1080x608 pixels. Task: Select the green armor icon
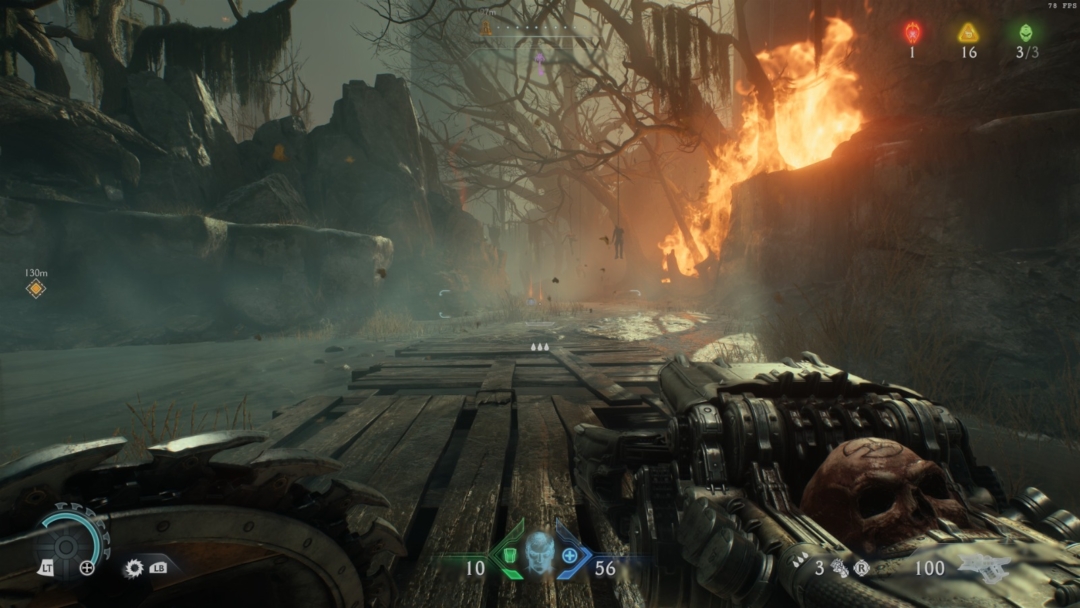point(508,556)
